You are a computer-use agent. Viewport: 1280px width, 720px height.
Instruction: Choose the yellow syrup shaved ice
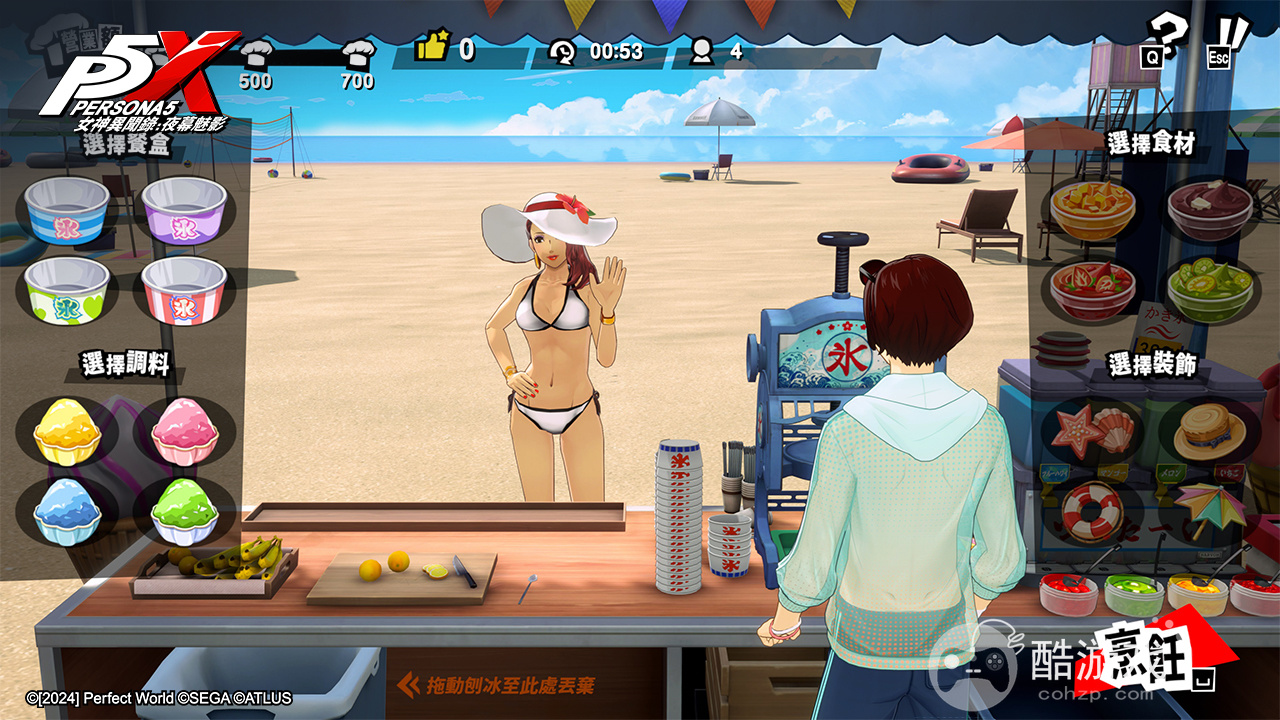coord(67,431)
